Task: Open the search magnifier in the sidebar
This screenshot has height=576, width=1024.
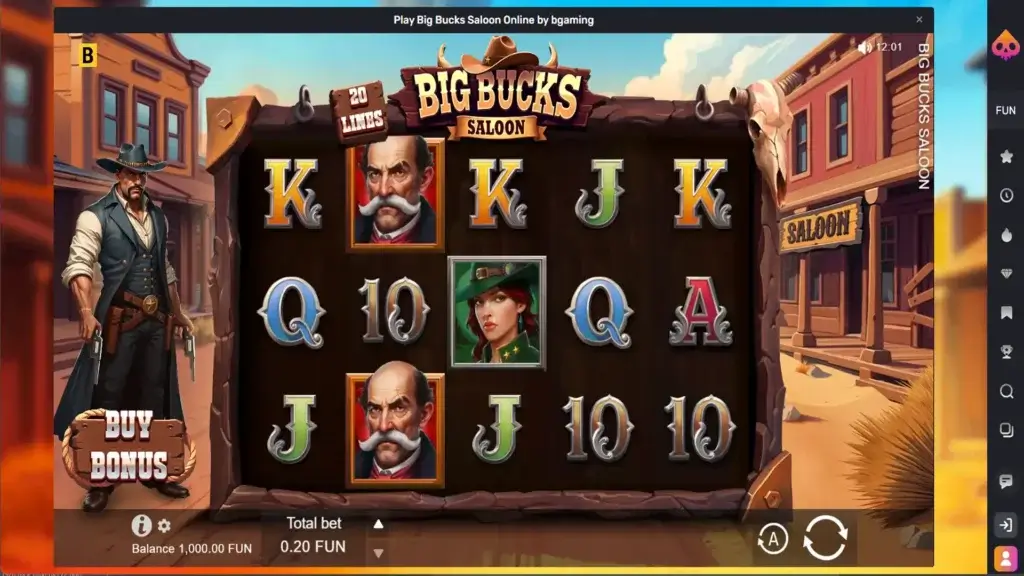Action: [x=1006, y=391]
